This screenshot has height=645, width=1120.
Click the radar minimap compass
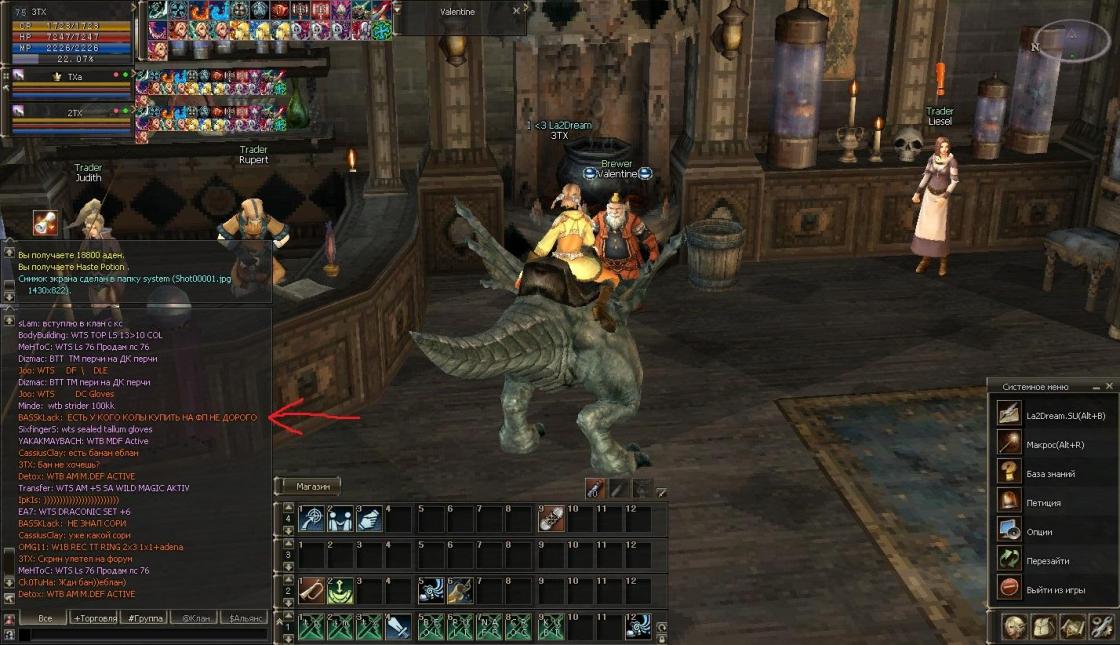(1071, 40)
